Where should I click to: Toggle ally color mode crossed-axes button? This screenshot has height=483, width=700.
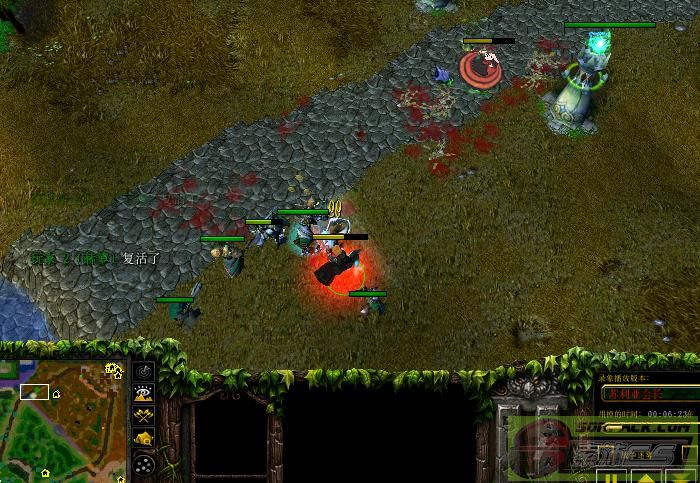point(144,416)
